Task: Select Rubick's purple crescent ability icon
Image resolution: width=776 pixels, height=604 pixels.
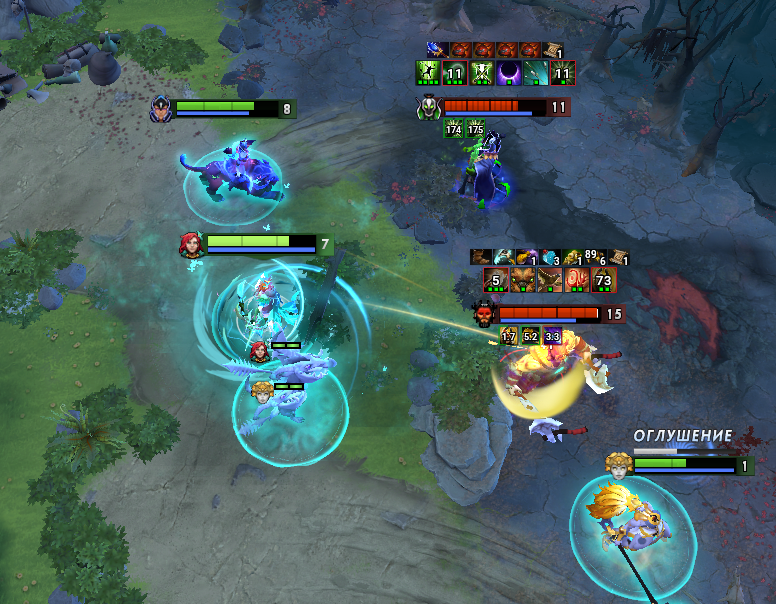Action: 508,72
